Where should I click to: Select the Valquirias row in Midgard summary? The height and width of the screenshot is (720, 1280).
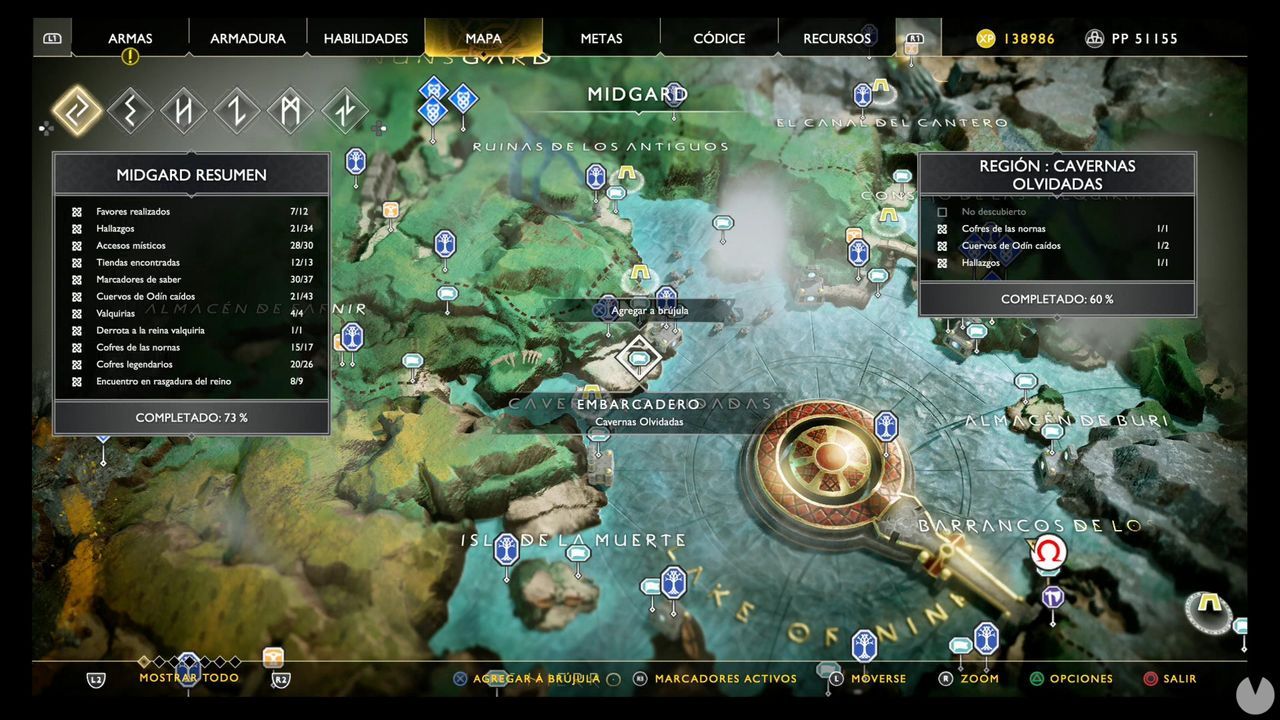pyautogui.click(x=190, y=314)
